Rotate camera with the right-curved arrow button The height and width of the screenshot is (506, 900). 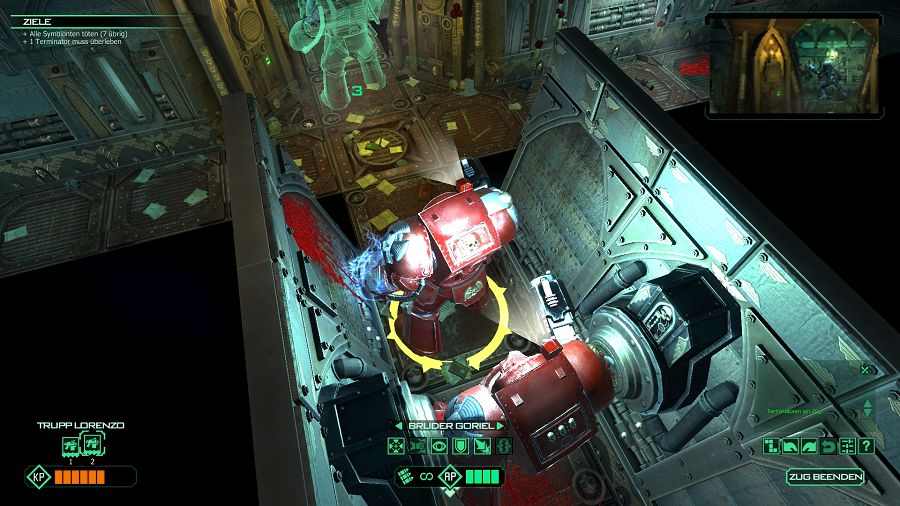[809, 446]
